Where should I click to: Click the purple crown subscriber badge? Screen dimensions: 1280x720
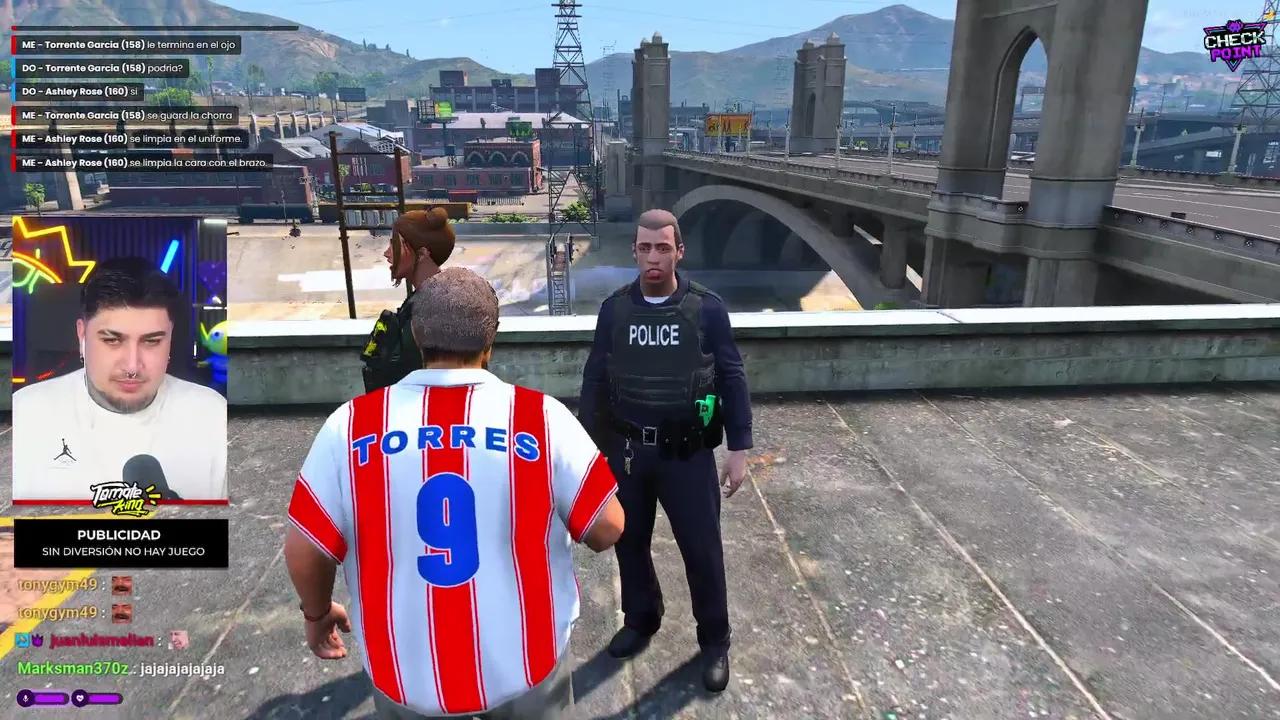click(37, 639)
